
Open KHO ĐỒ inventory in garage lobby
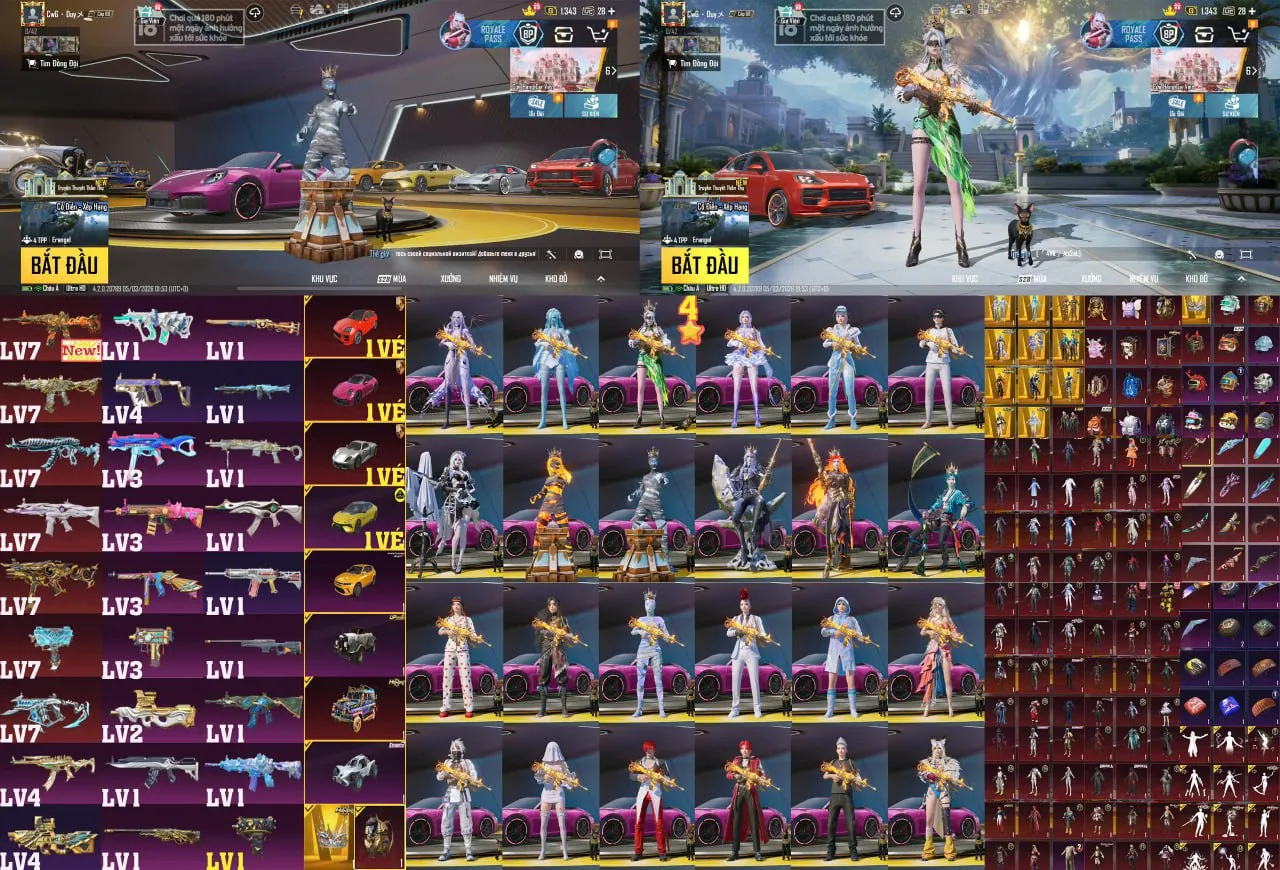(555, 279)
